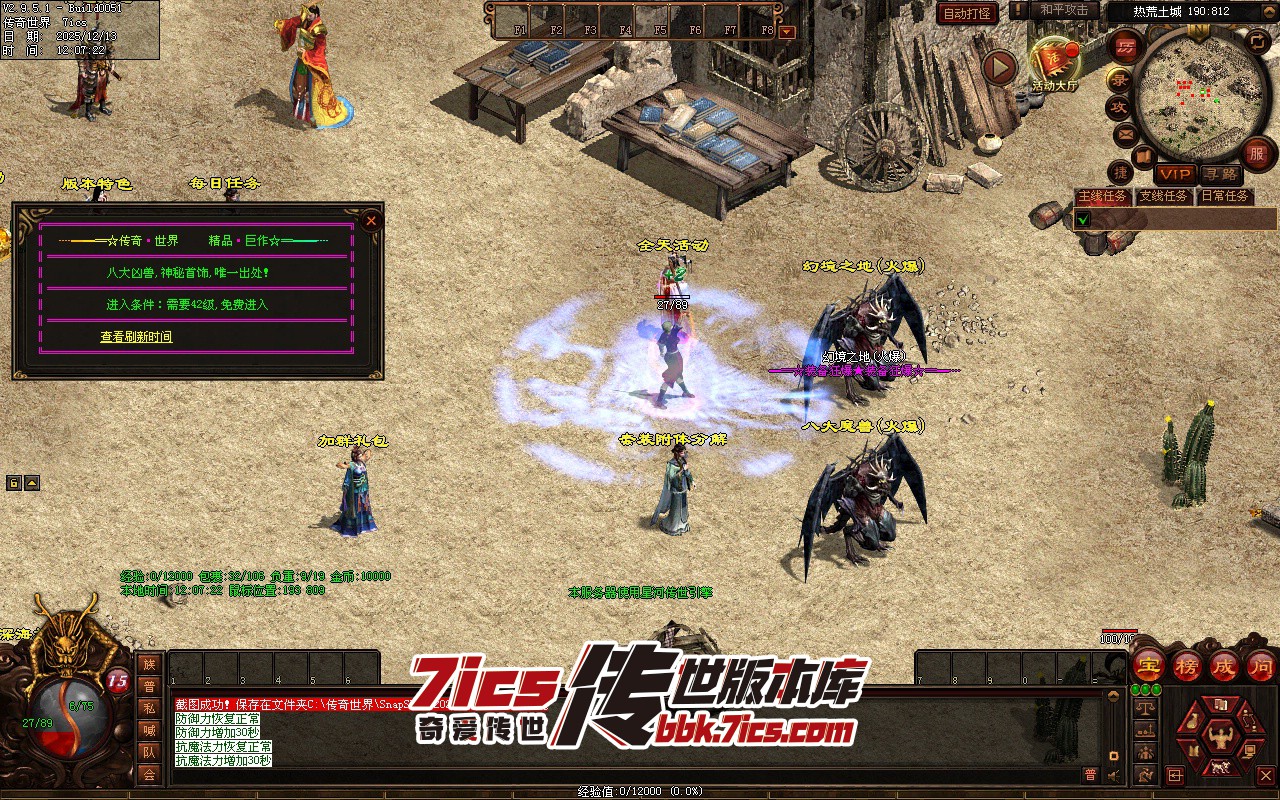Viewport: 1280px width, 800px height.
Task: Activate 寻路 pathfinding button
Action: click(1219, 174)
